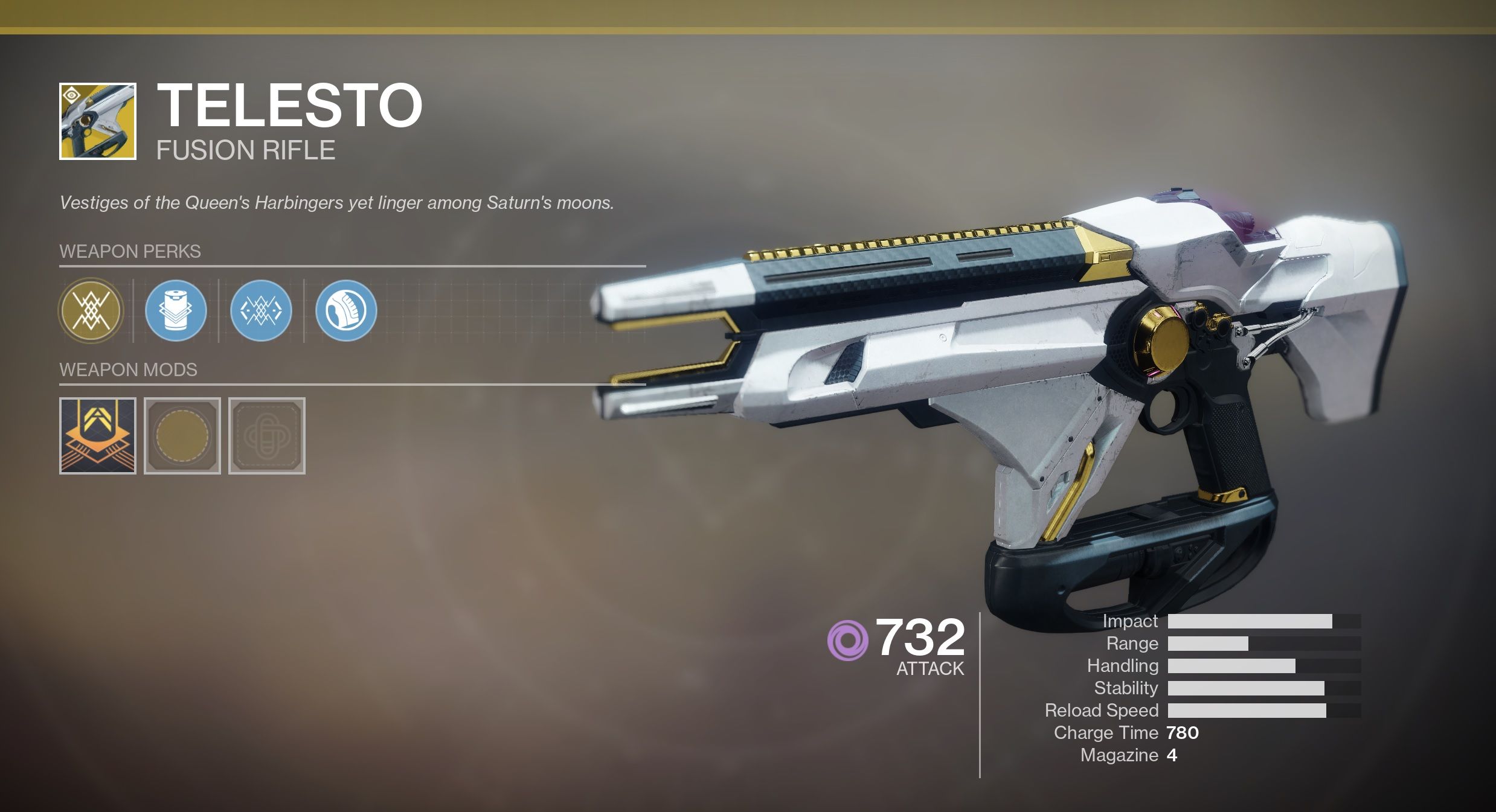Select the battery canister perk icon
Screen dimensions: 1496x812
click(176, 311)
